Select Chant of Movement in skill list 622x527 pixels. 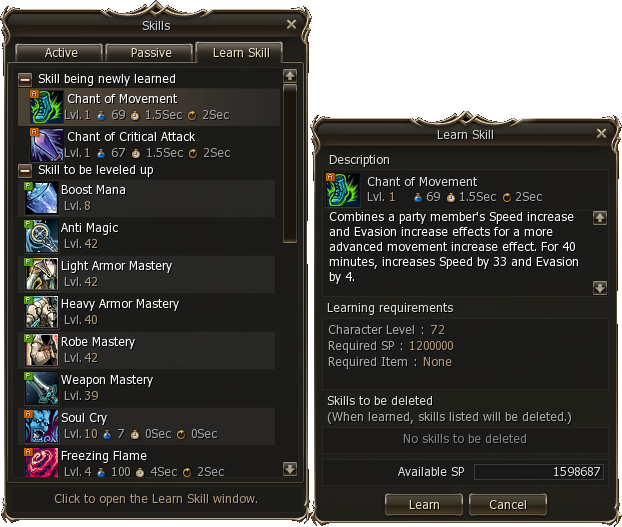point(150,106)
